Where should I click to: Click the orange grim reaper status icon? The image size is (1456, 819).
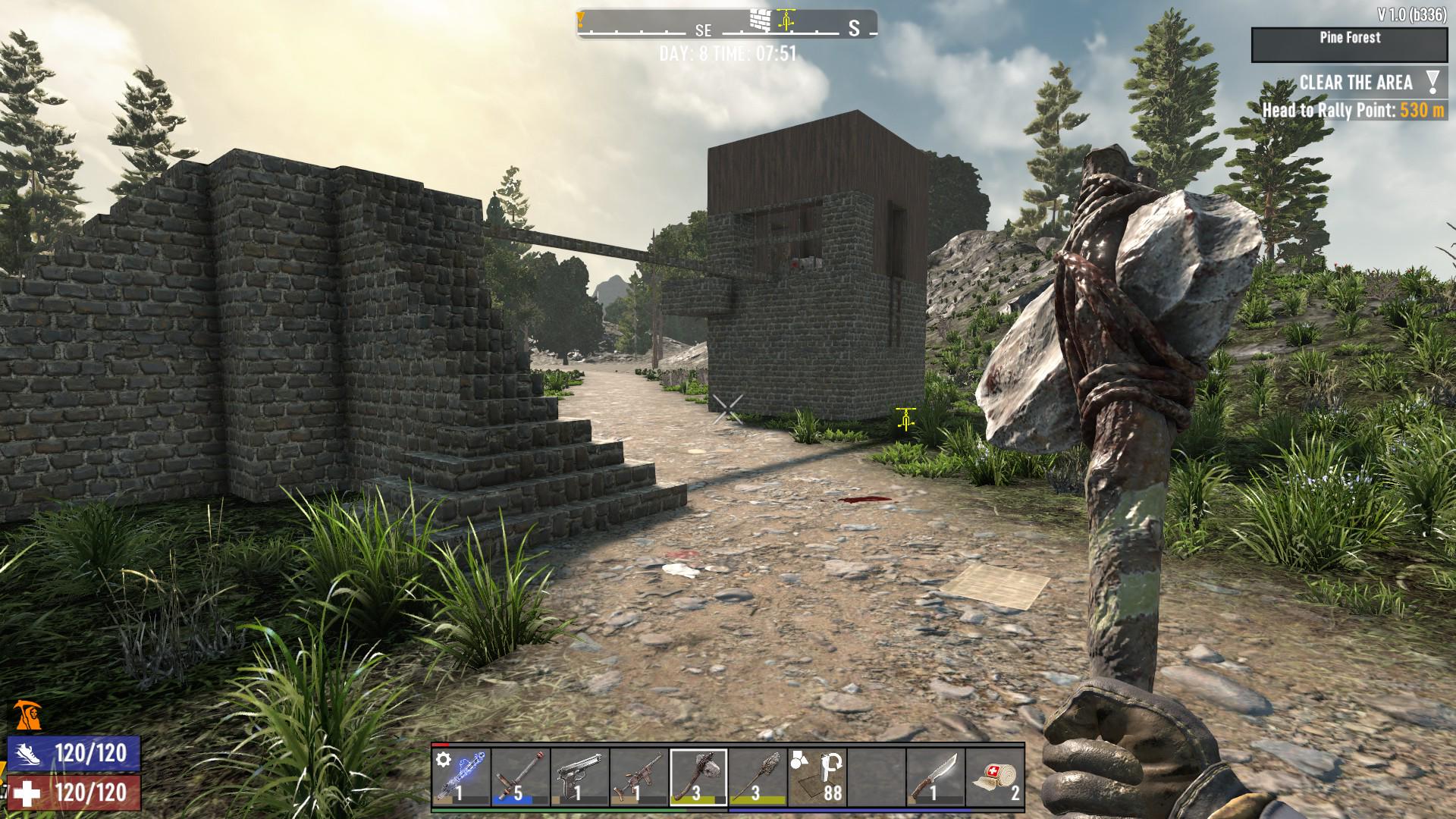click(27, 714)
